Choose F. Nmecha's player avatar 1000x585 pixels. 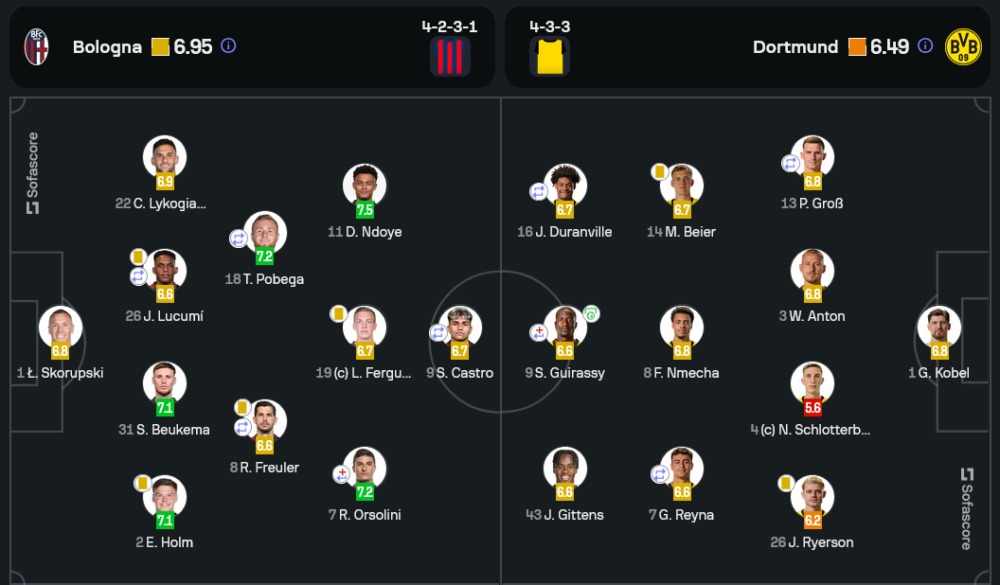(682, 328)
